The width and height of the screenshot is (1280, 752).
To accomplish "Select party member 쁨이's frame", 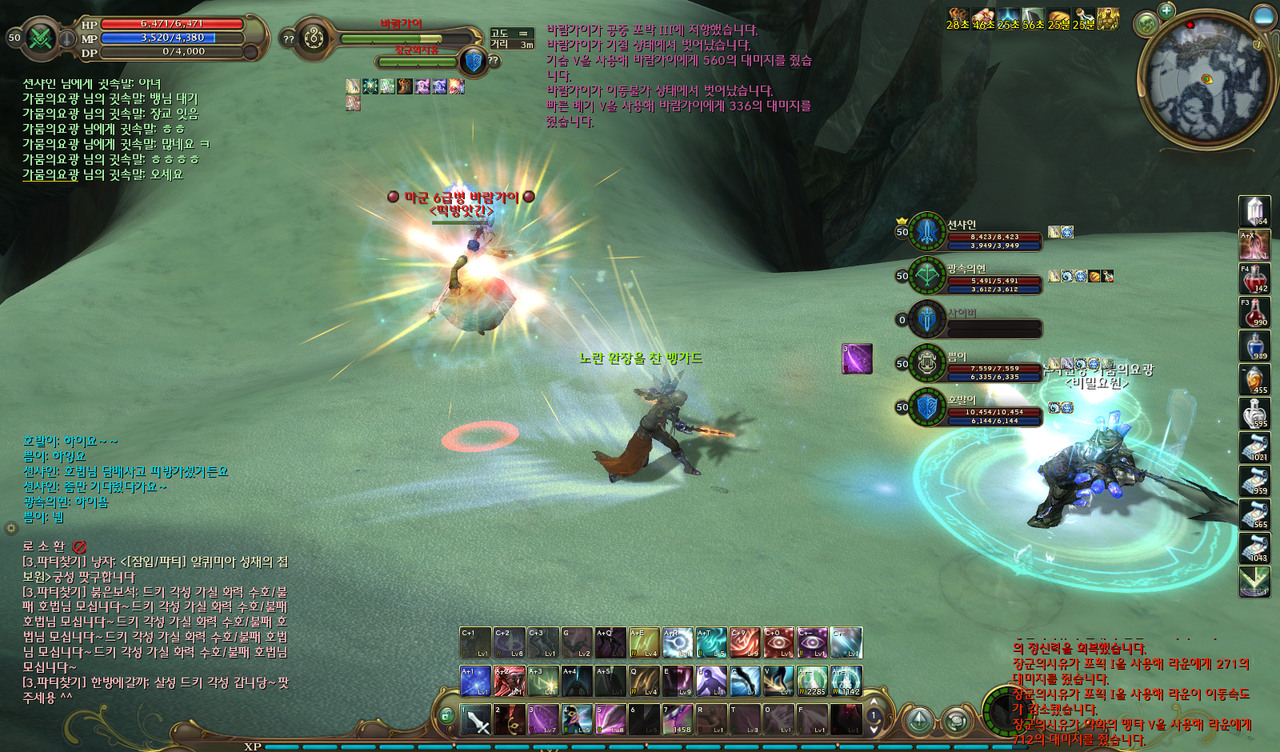I will click(x=985, y=363).
